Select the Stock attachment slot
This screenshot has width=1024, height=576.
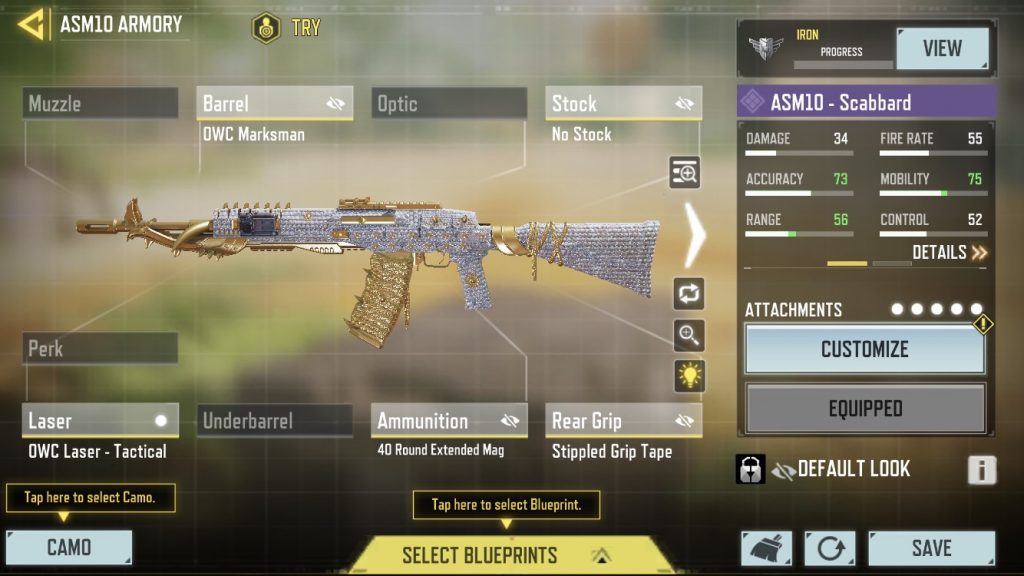click(623, 103)
